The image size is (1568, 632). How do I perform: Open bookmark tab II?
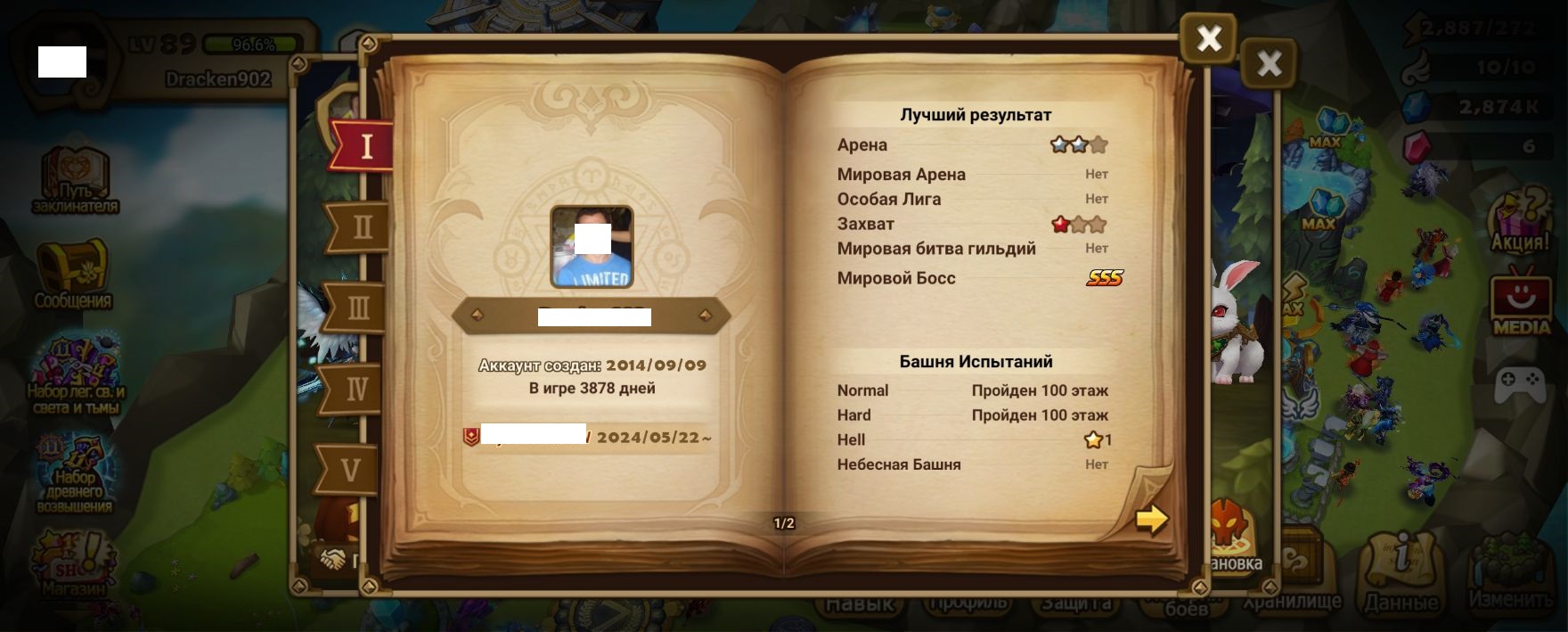(x=360, y=227)
